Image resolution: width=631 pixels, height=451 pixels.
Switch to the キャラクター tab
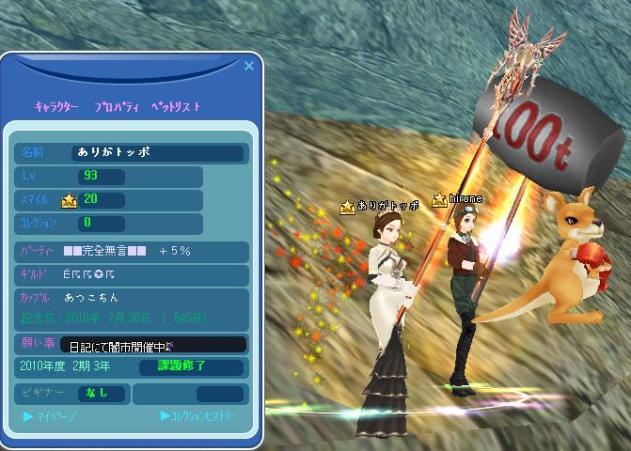(57, 106)
